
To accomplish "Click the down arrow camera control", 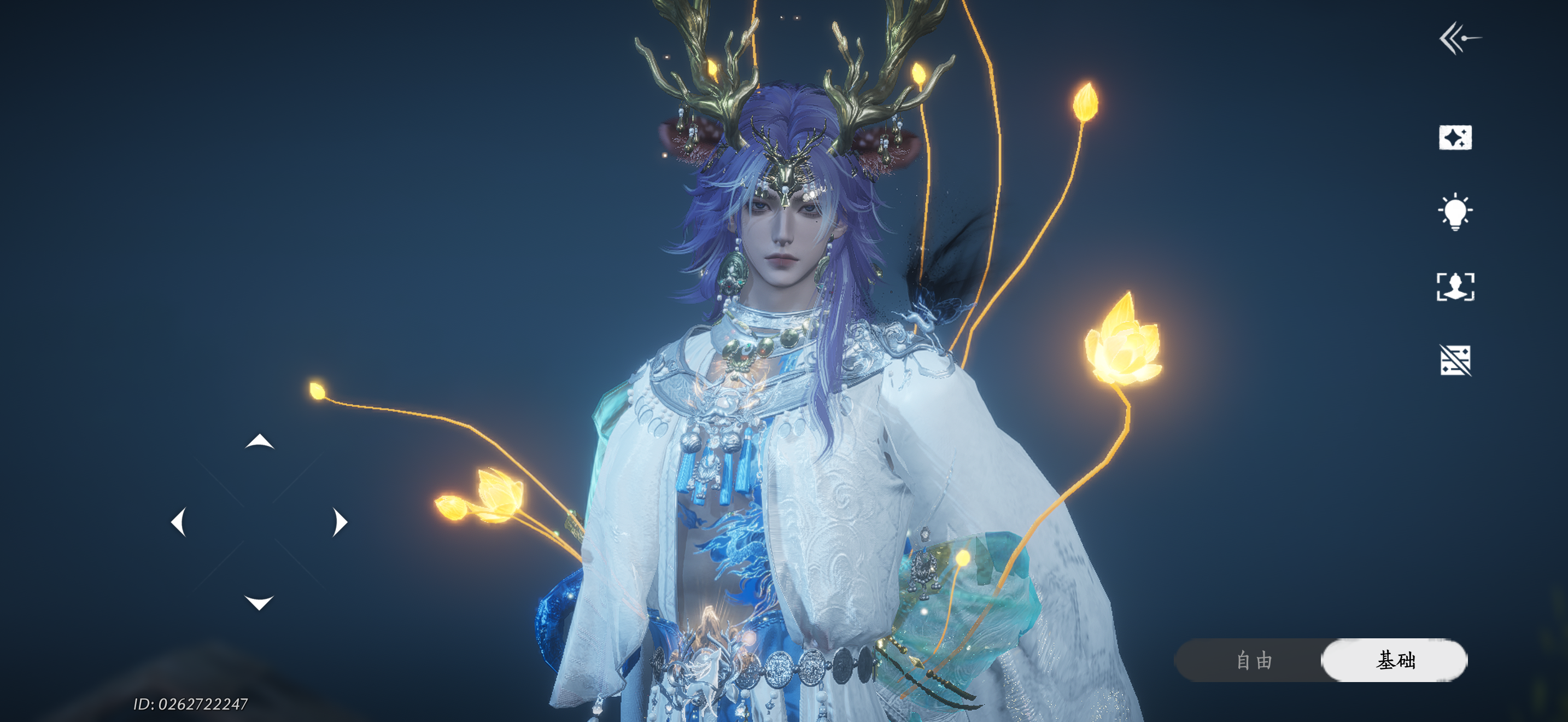I will (259, 602).
